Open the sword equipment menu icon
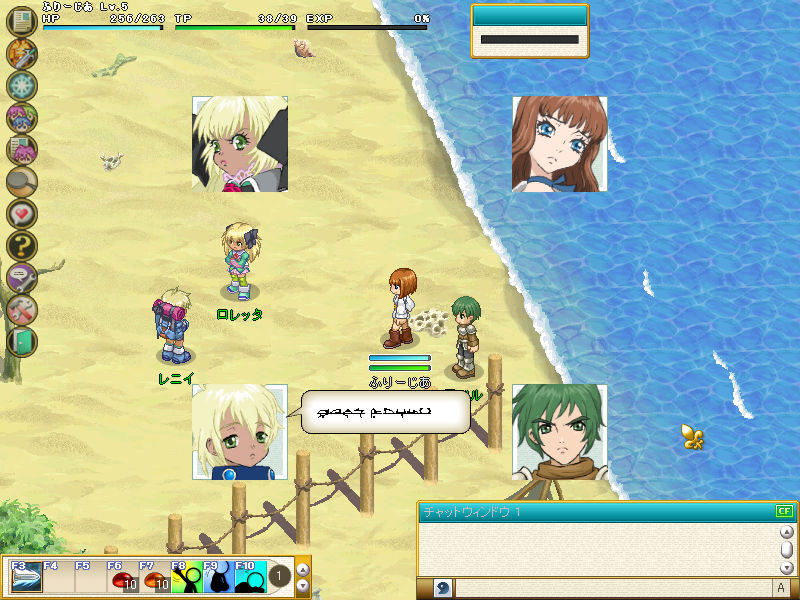The width and height of the screenshot is (800, 600). coord(21,54)
